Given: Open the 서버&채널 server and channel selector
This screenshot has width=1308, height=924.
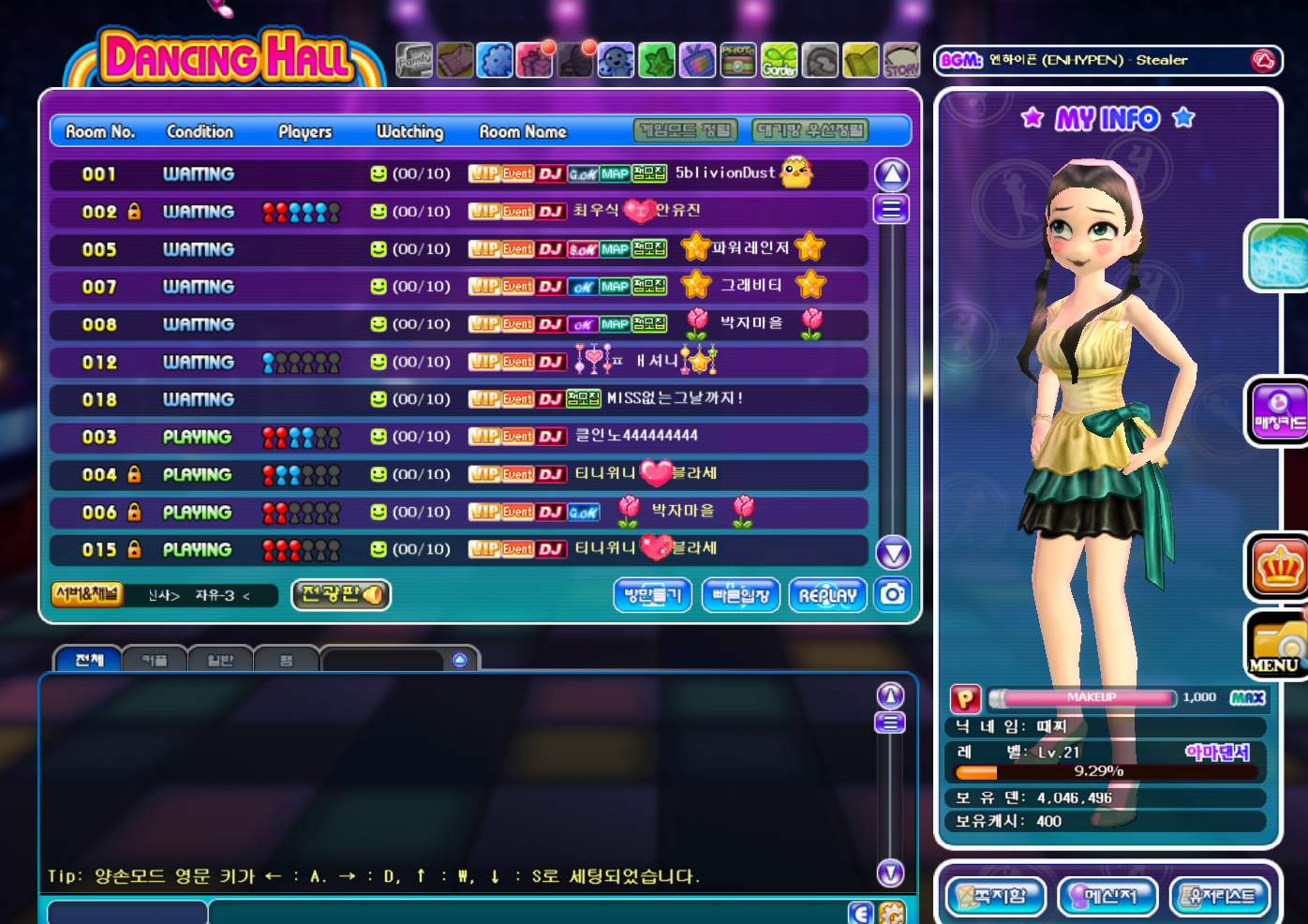Looking at the screenshot, I should point(87,594).
